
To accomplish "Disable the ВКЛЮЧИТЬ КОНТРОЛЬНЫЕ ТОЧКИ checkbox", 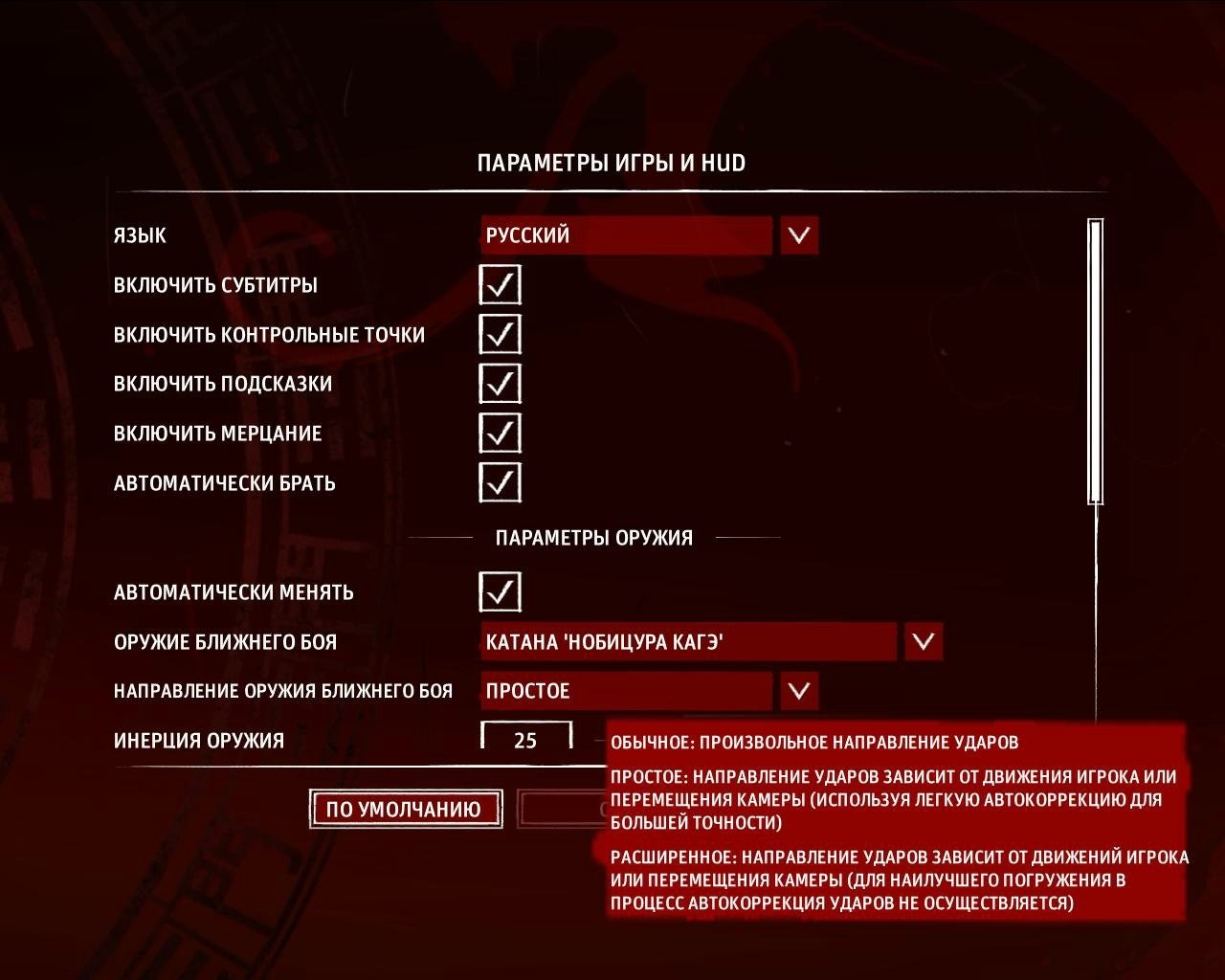I will [x=499, y=334].
